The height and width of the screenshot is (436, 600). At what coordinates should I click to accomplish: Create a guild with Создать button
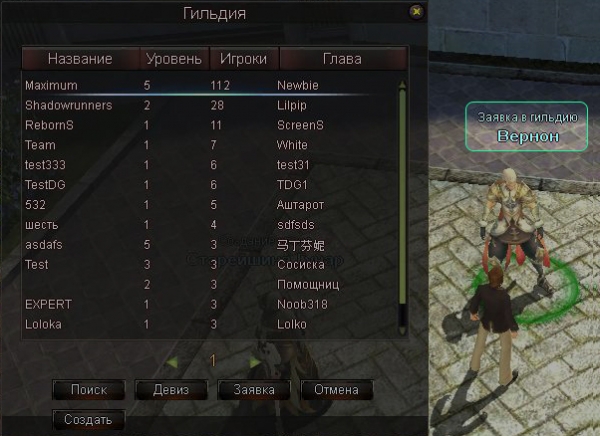(88, 419)
